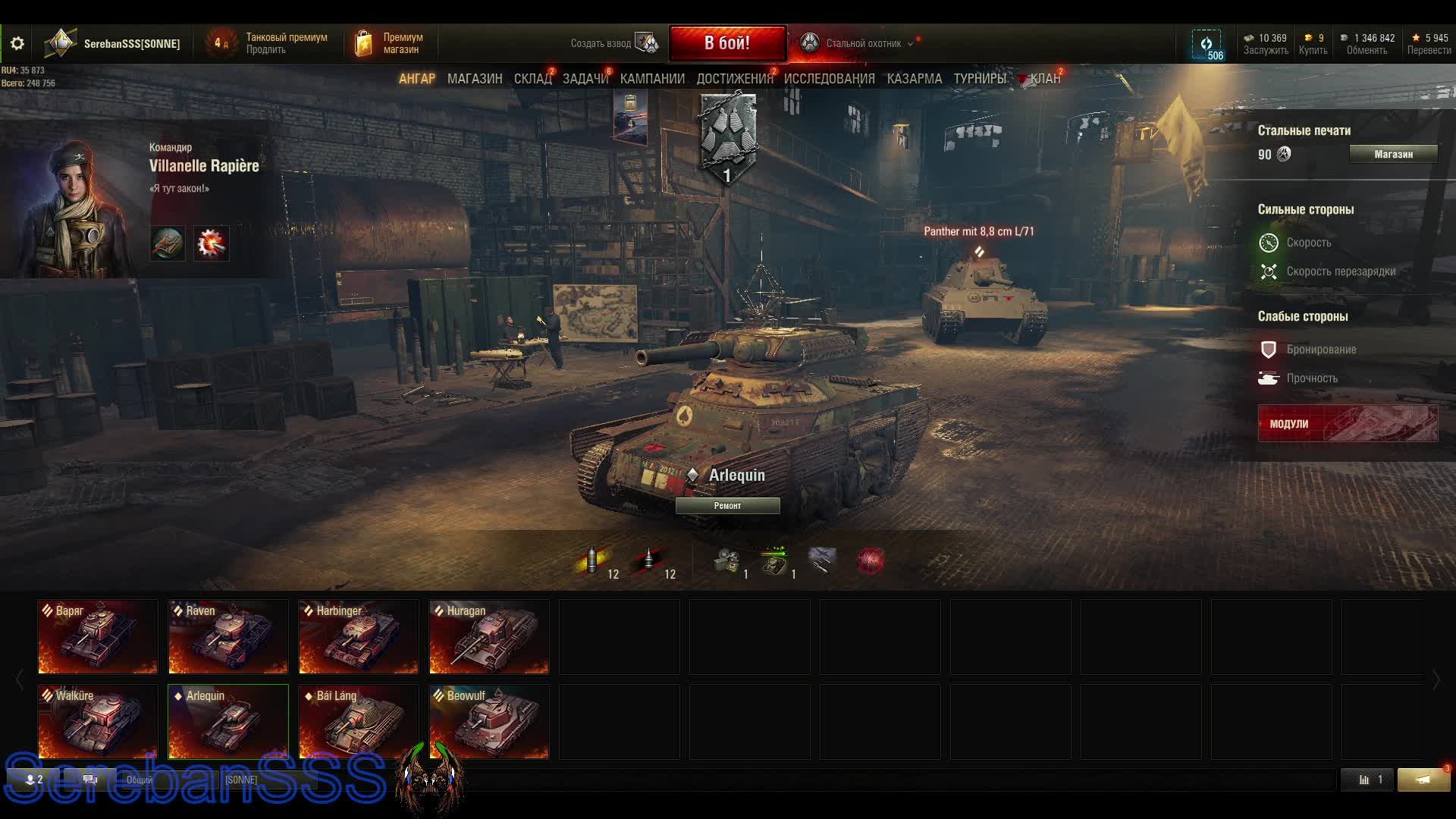Open the ЗАДАЧИ tab
Viewport: 1456px width, 819px height.
point(585,79)
